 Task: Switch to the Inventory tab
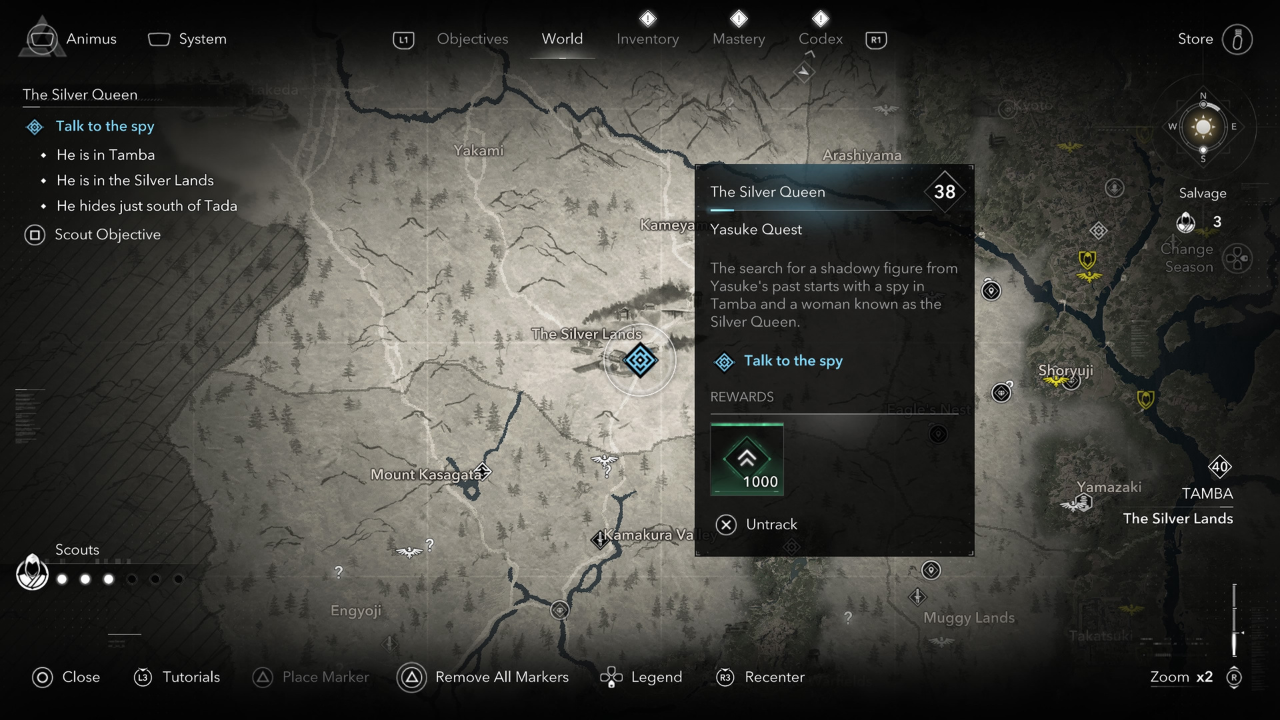coord(647,39)
